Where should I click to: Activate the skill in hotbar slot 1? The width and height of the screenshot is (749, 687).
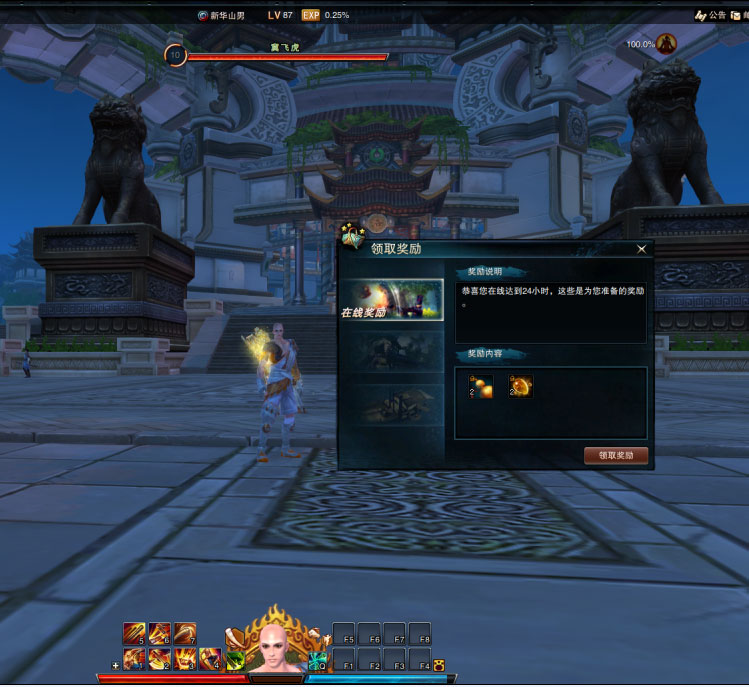134,659
